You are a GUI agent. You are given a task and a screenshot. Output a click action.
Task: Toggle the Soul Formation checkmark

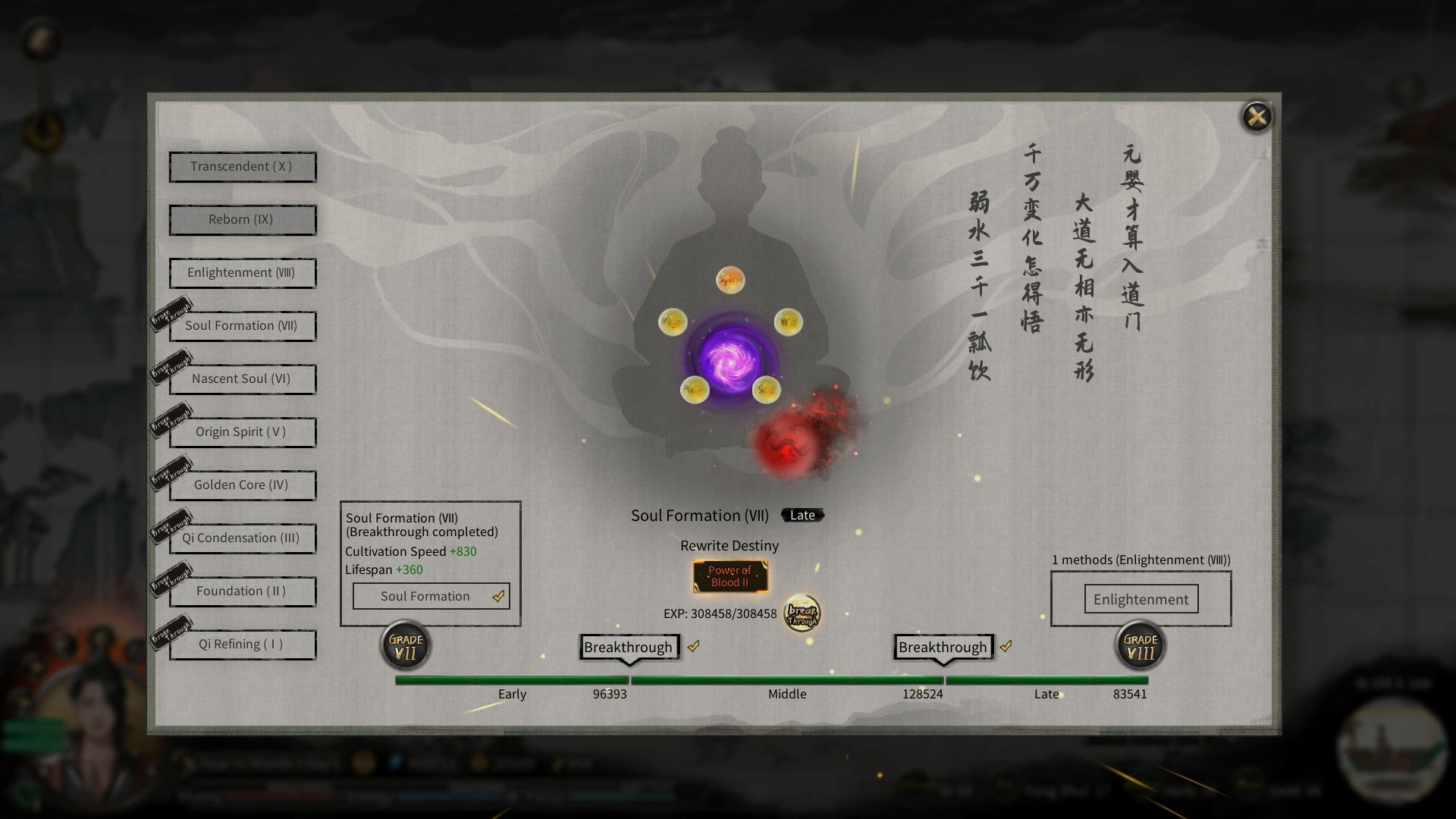pos(498,596)
